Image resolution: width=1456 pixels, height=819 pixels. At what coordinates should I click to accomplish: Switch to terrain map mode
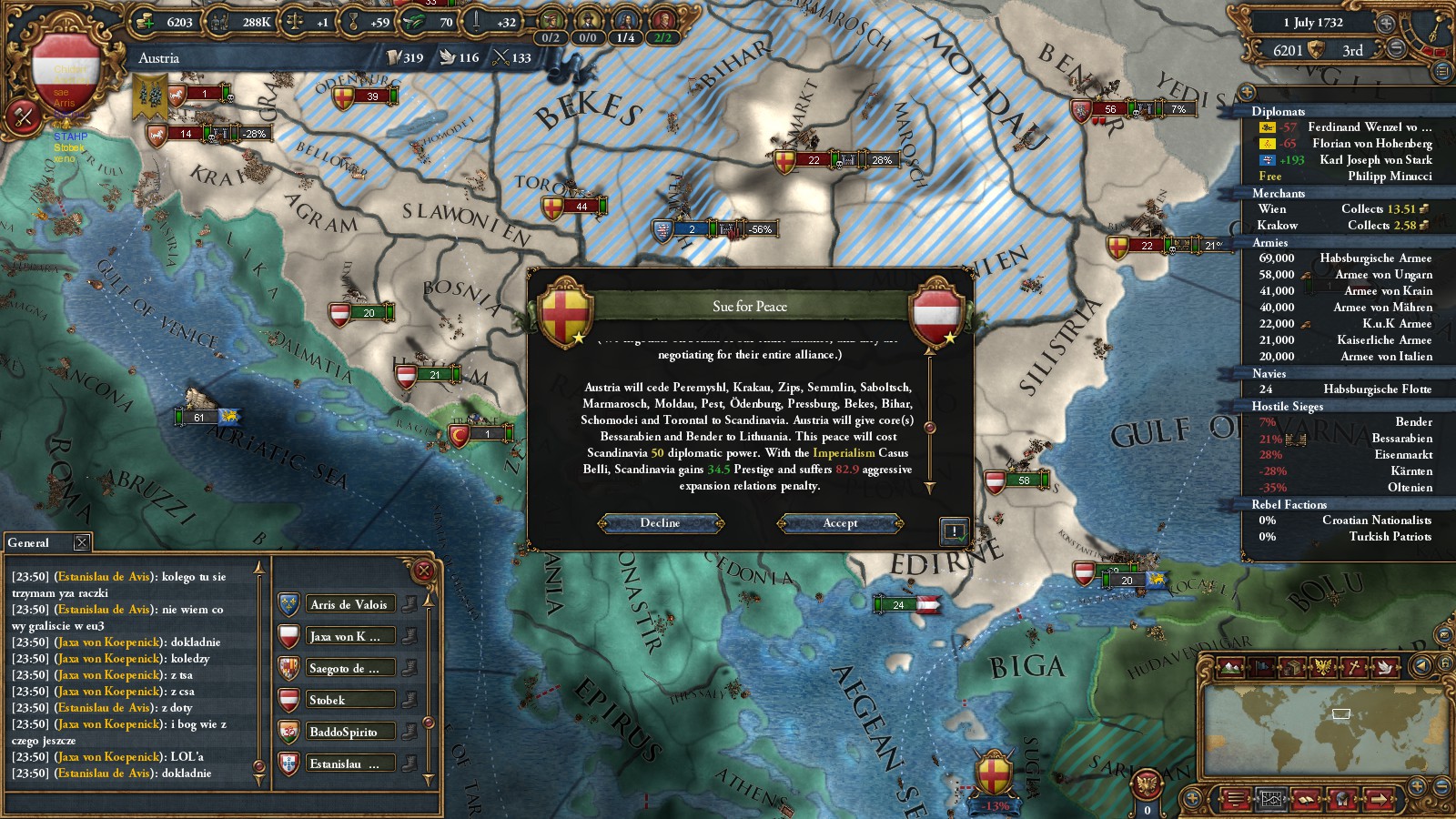1230,667
